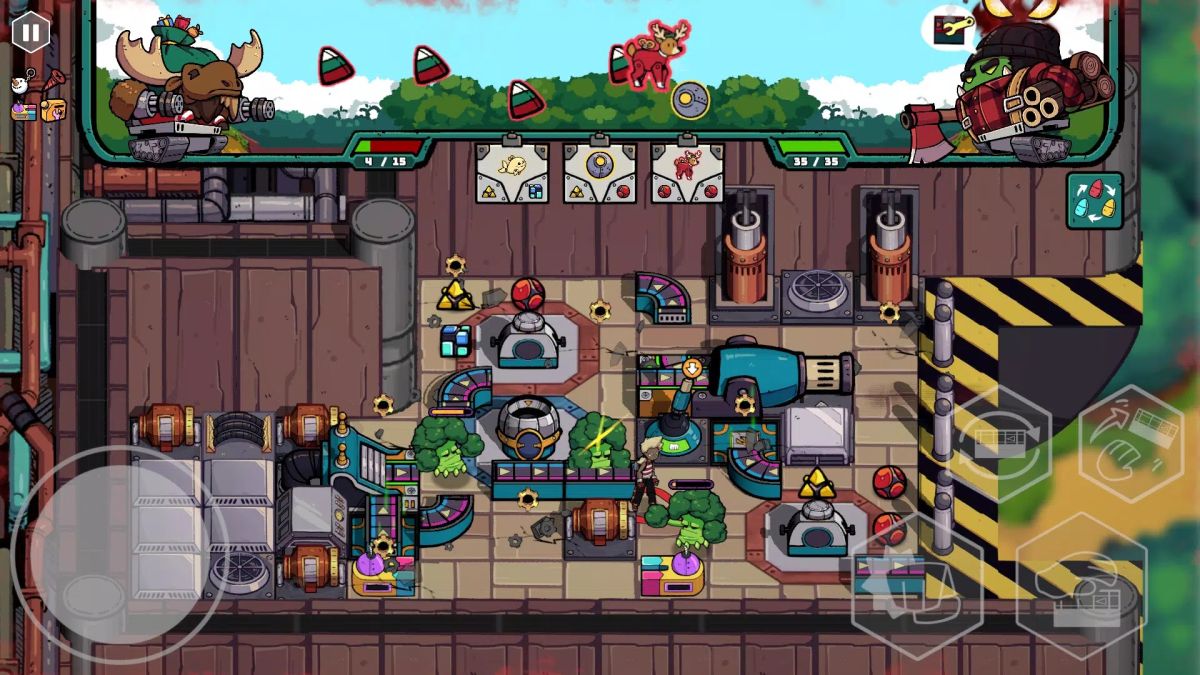The height and width of the screenshot is (675, 1200).
Task: Tap the punch fist action button
Action: click(x=915, y=591)
